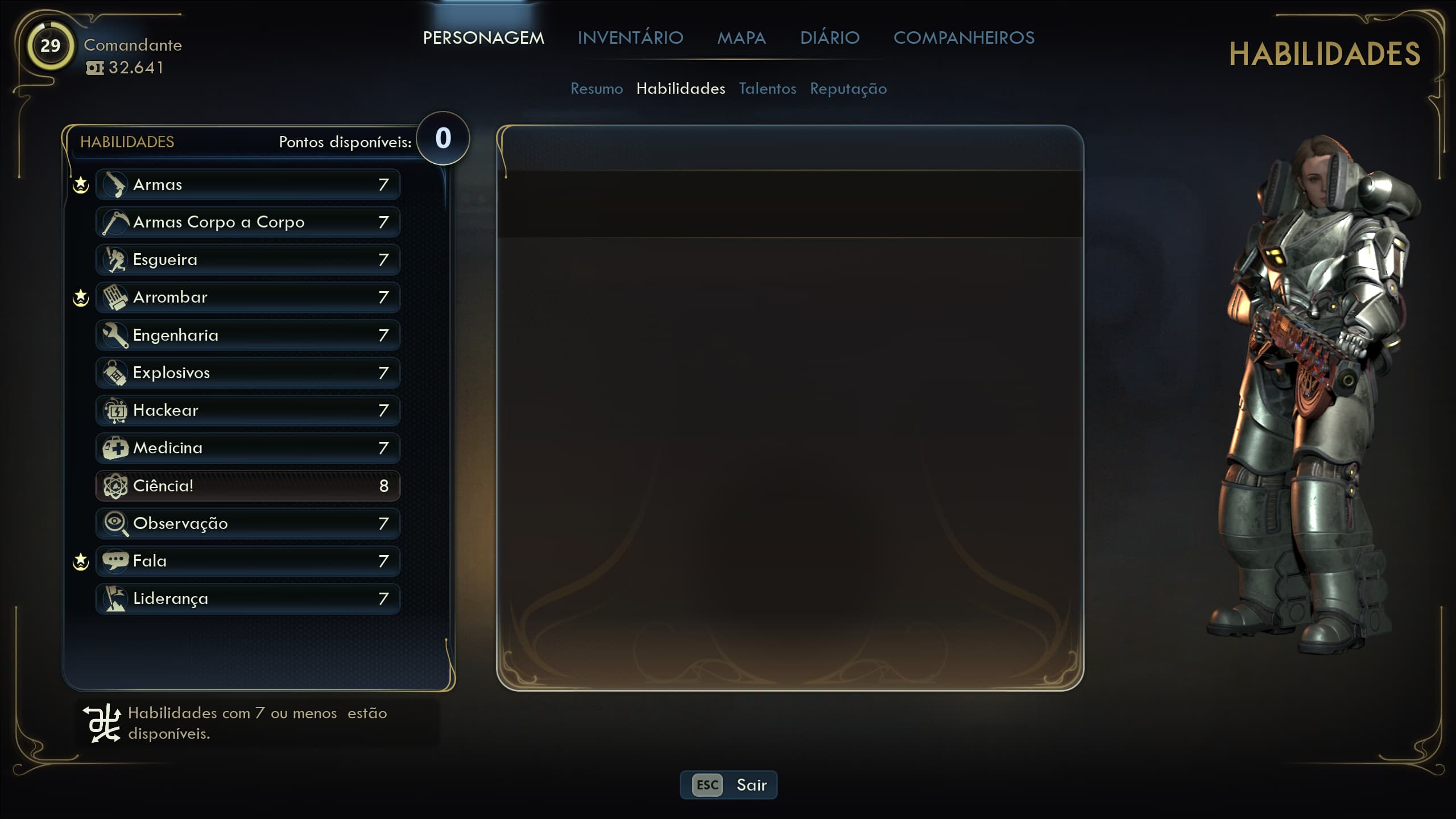Open the Inventário tab
Screen dimensions: 1456x819
click(630, 38)
